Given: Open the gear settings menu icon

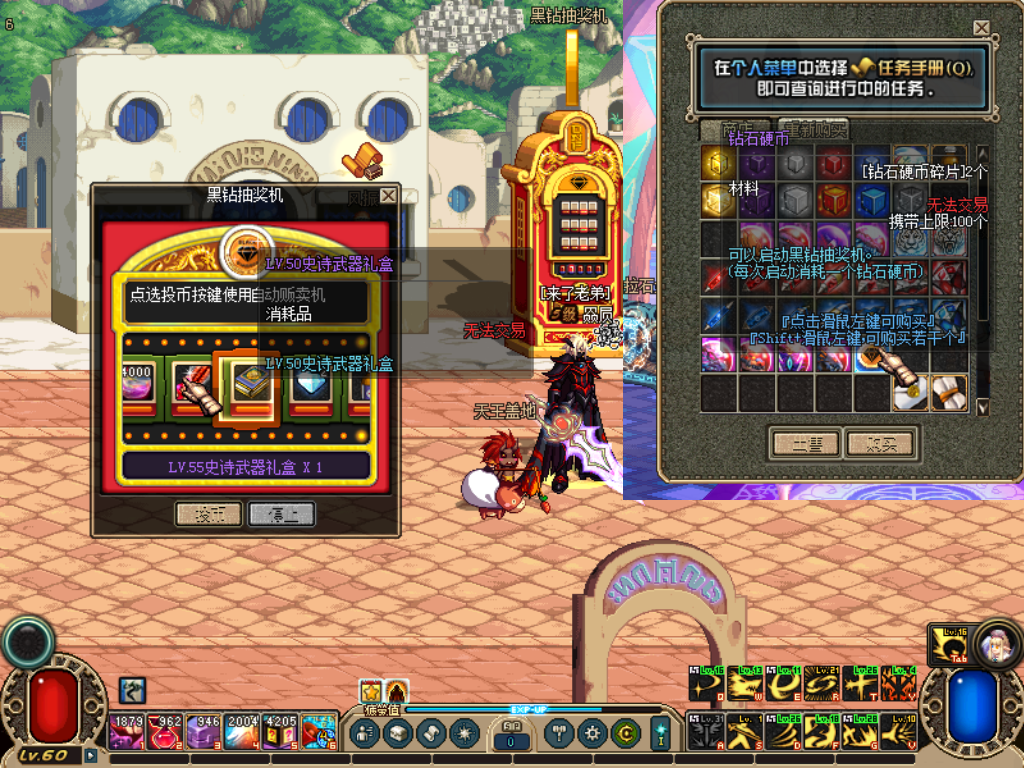Looking at the screenshot, I should coord(591,734).
